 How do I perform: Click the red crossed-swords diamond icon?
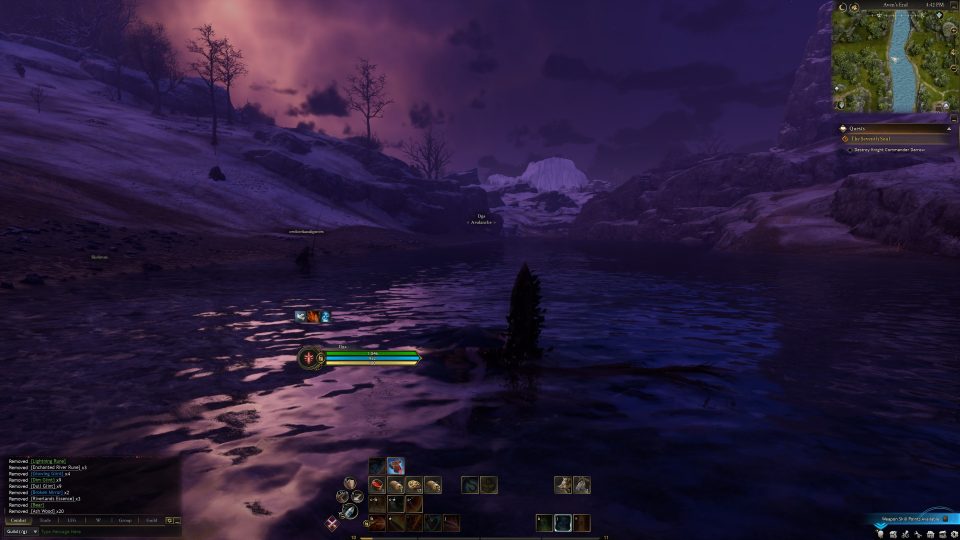[332, 522]
